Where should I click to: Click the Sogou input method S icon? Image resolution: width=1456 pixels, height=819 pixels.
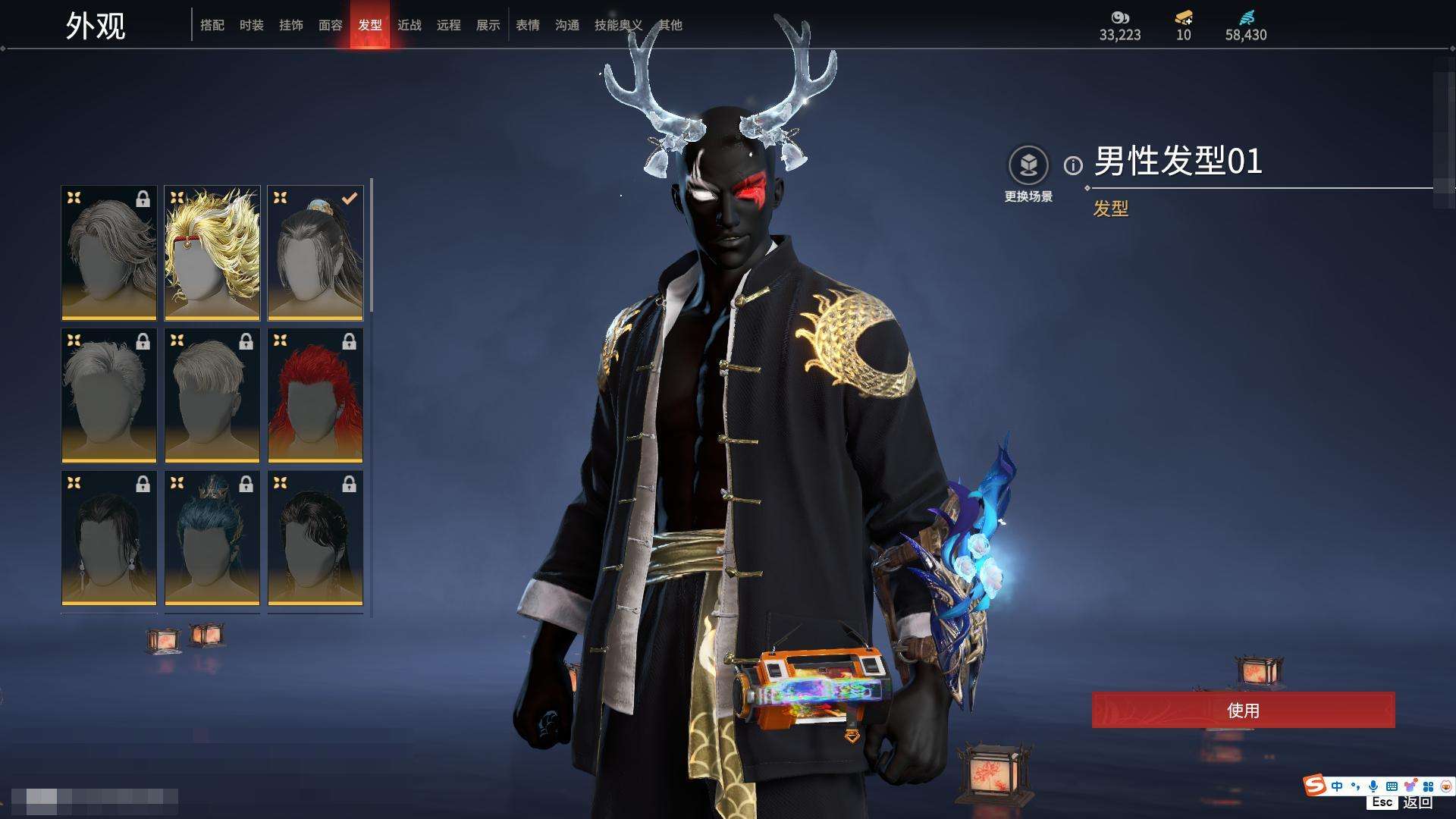pyautogui.click(x=1314, y=786)
